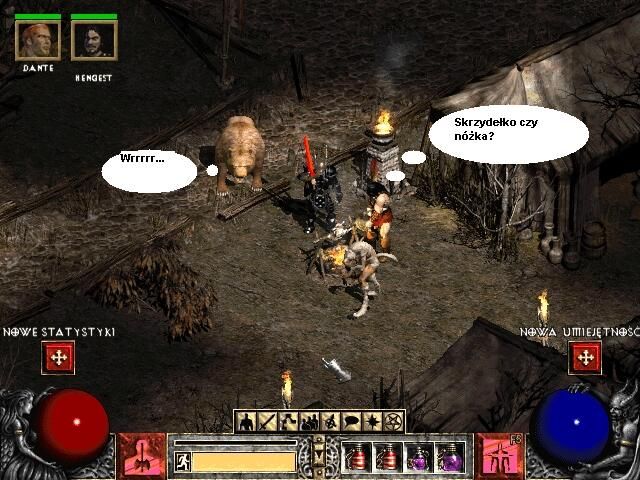
Task: Toggle the run/walk button
Action: (x=183, y=461)
